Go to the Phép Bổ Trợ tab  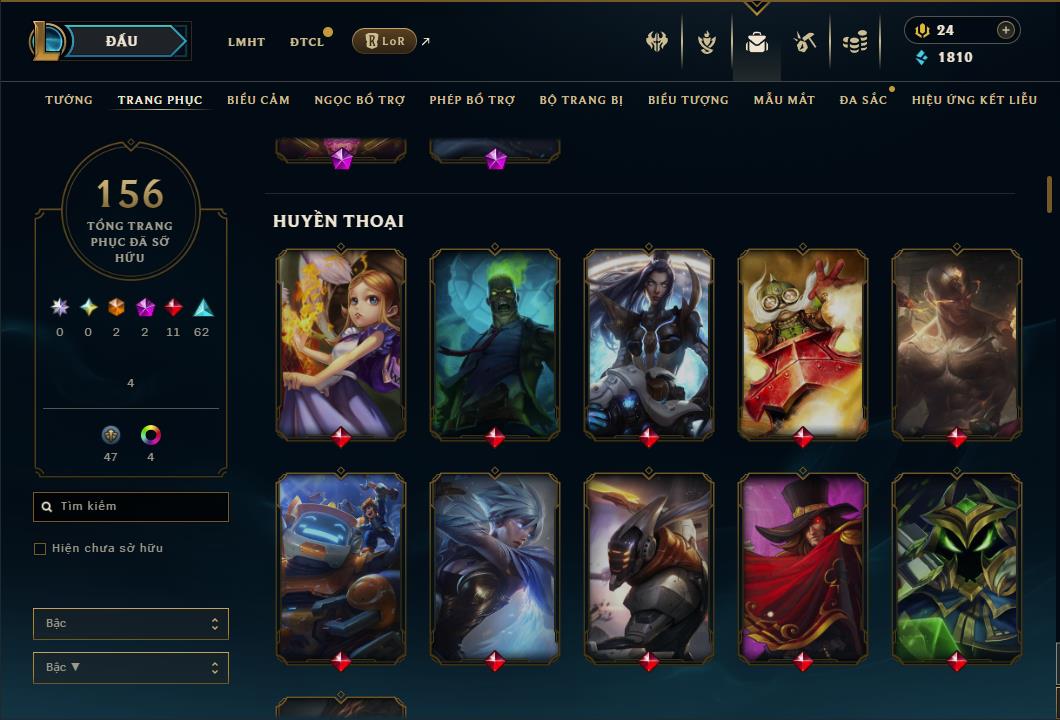pyautogui.click(x=472, y=100)
